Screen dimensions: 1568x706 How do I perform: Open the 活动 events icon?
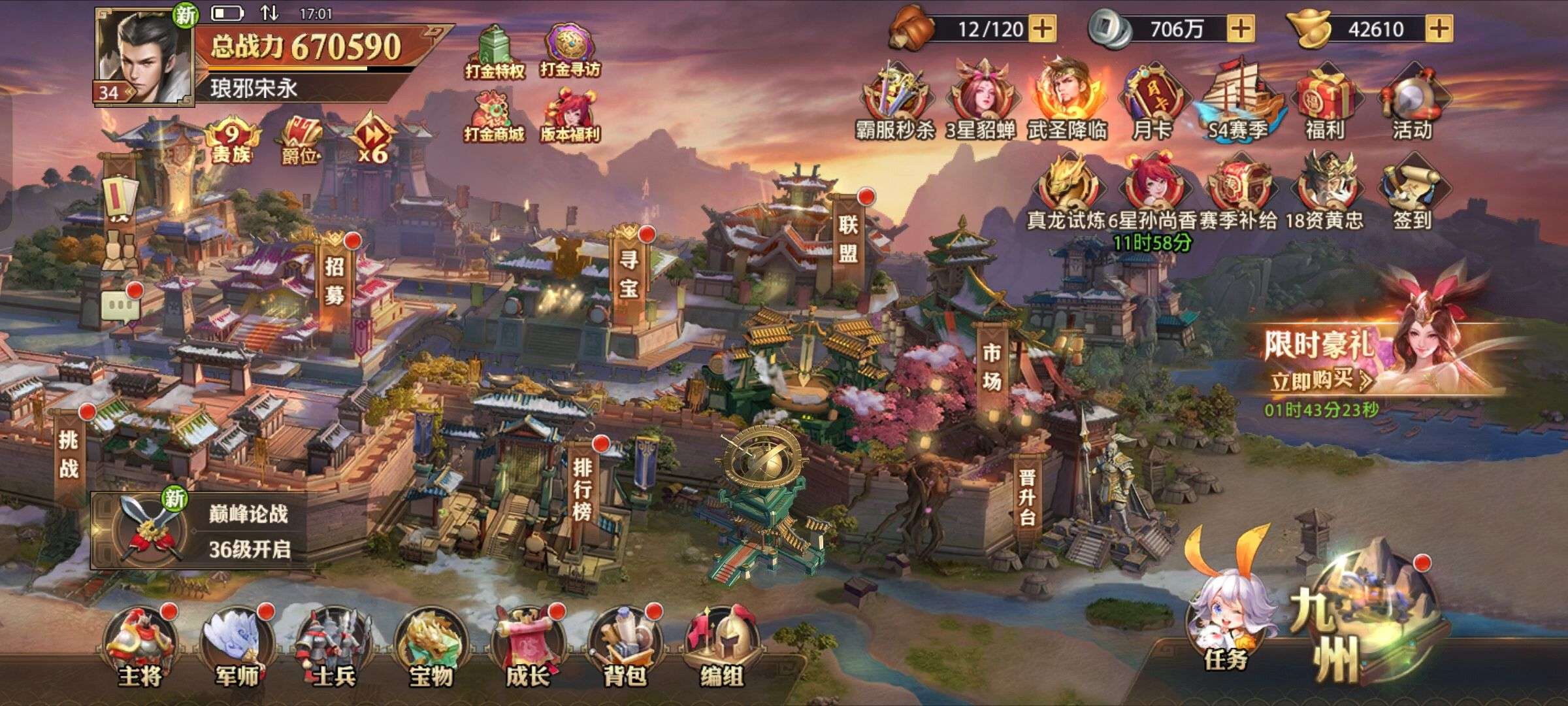click(1412, 101)
